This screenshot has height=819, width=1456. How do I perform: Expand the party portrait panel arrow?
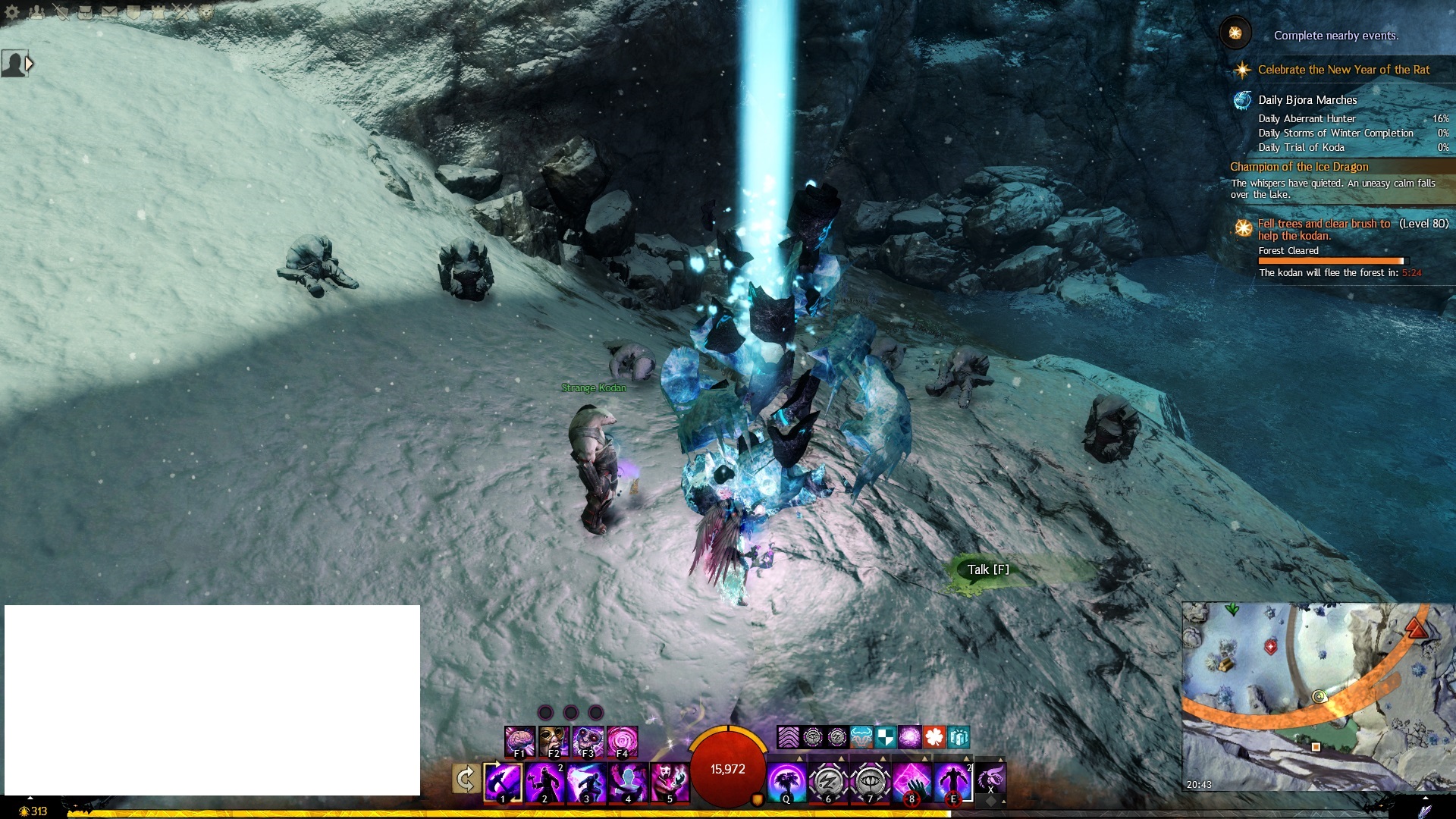click(x=30, y=64)
